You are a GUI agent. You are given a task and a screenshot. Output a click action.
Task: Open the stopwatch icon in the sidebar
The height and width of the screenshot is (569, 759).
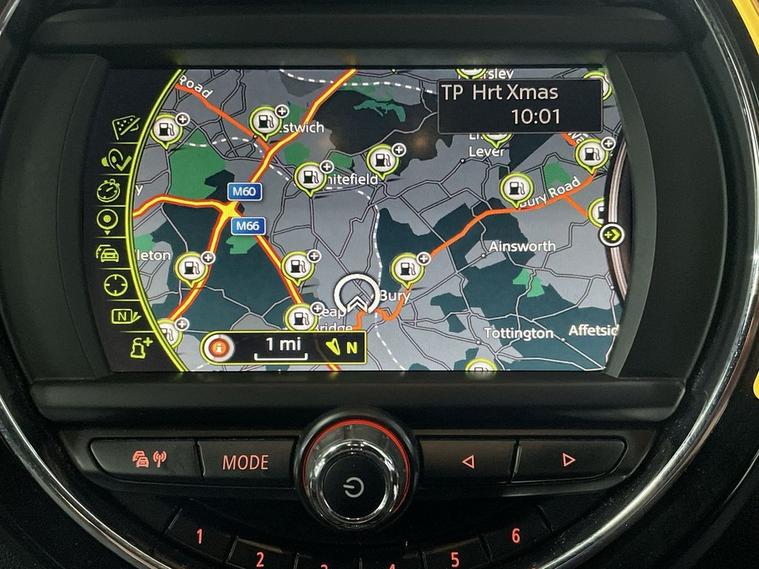(109, 190)
